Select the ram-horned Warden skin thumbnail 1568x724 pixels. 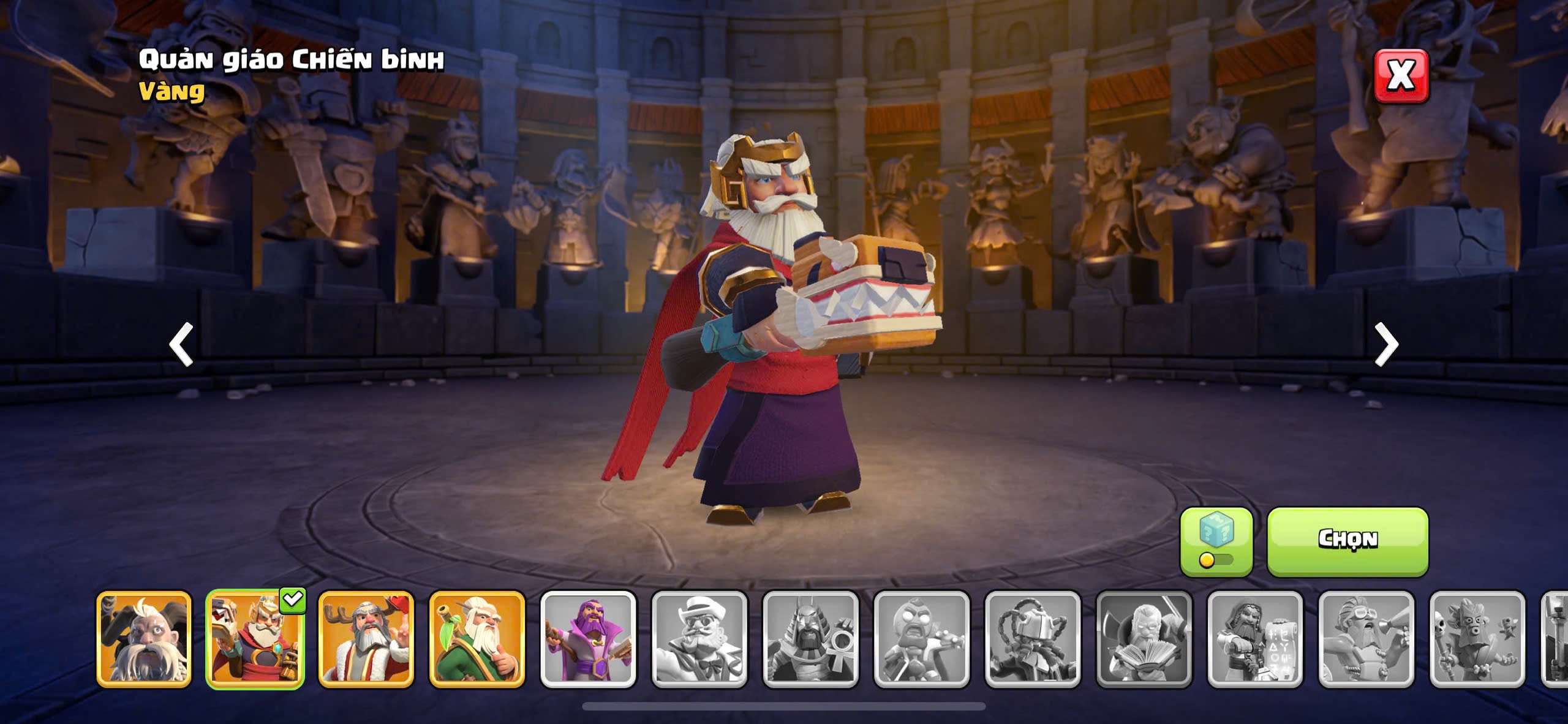click(144, 639)
